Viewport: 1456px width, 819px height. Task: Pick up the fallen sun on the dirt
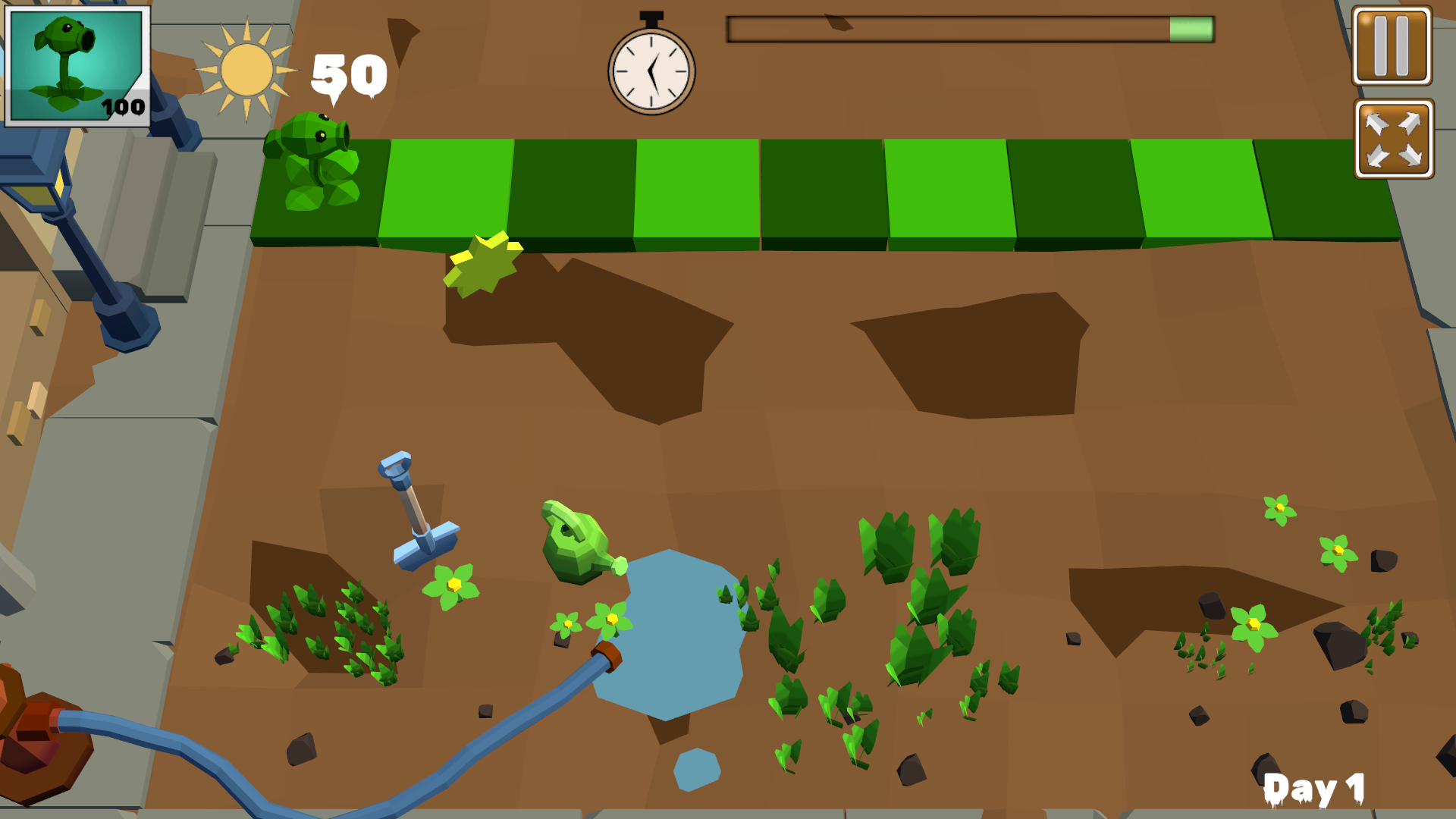coord(485,265)
